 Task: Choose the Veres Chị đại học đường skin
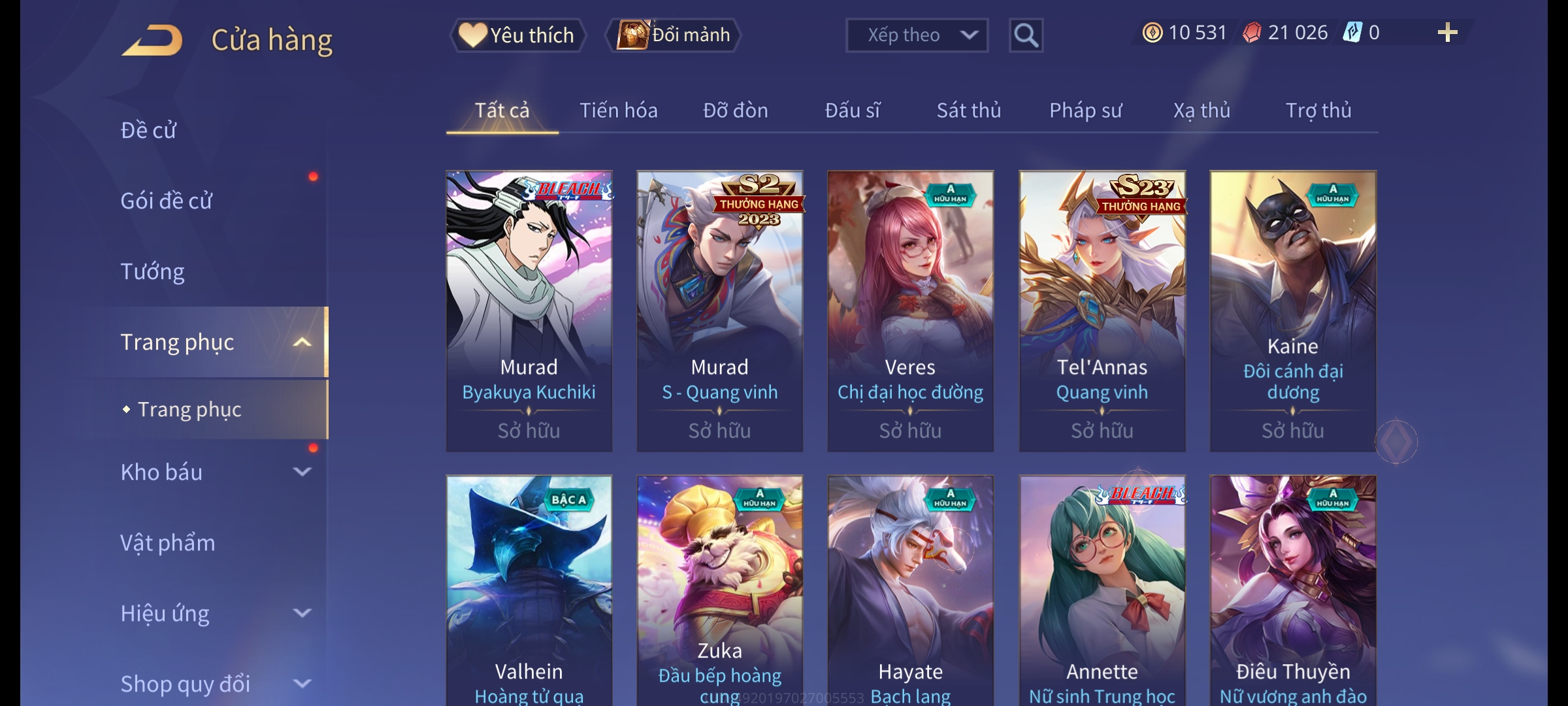coord(910,311)
